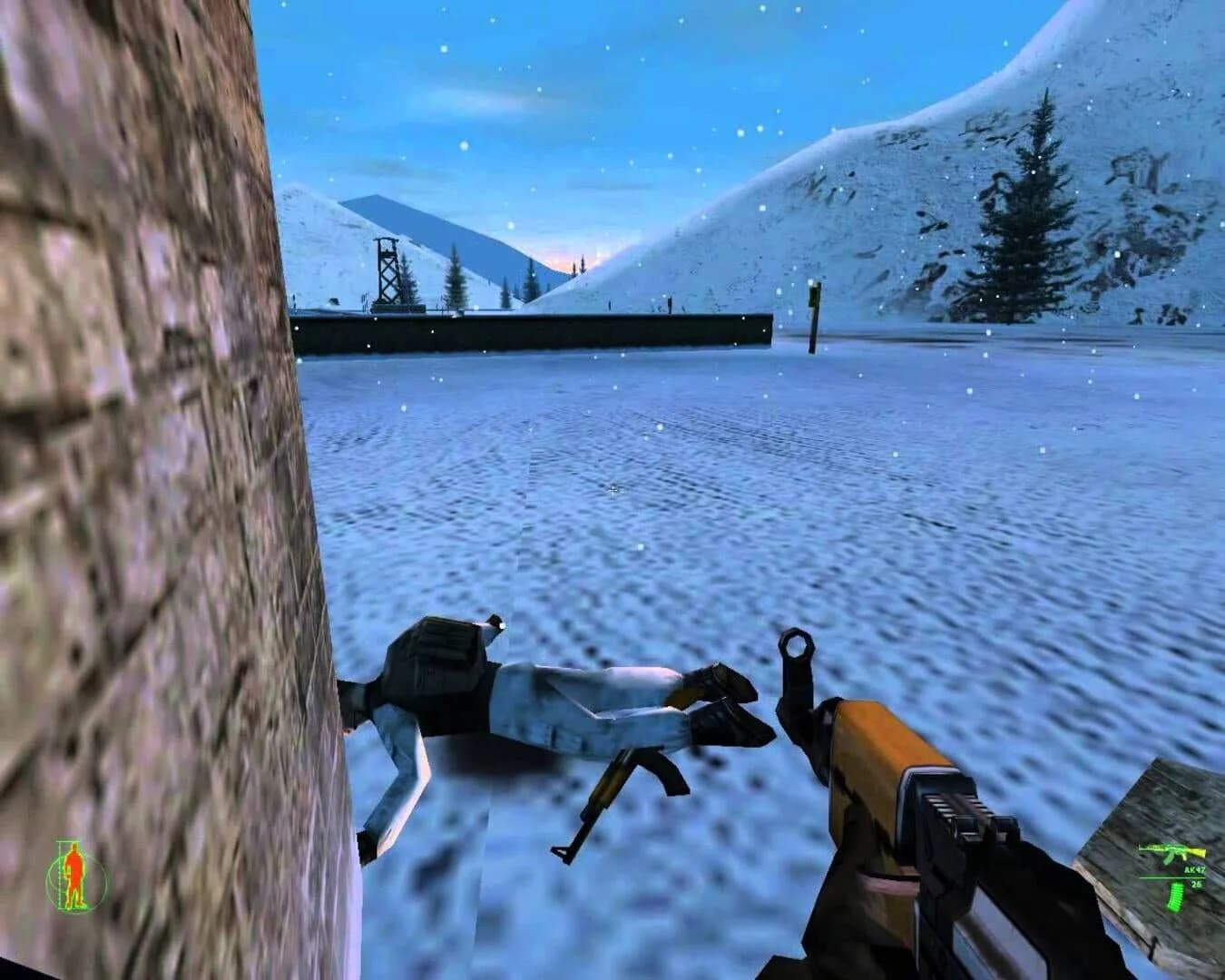
Task: Click the red soldier stance indicator
Action: click(73, 874)
